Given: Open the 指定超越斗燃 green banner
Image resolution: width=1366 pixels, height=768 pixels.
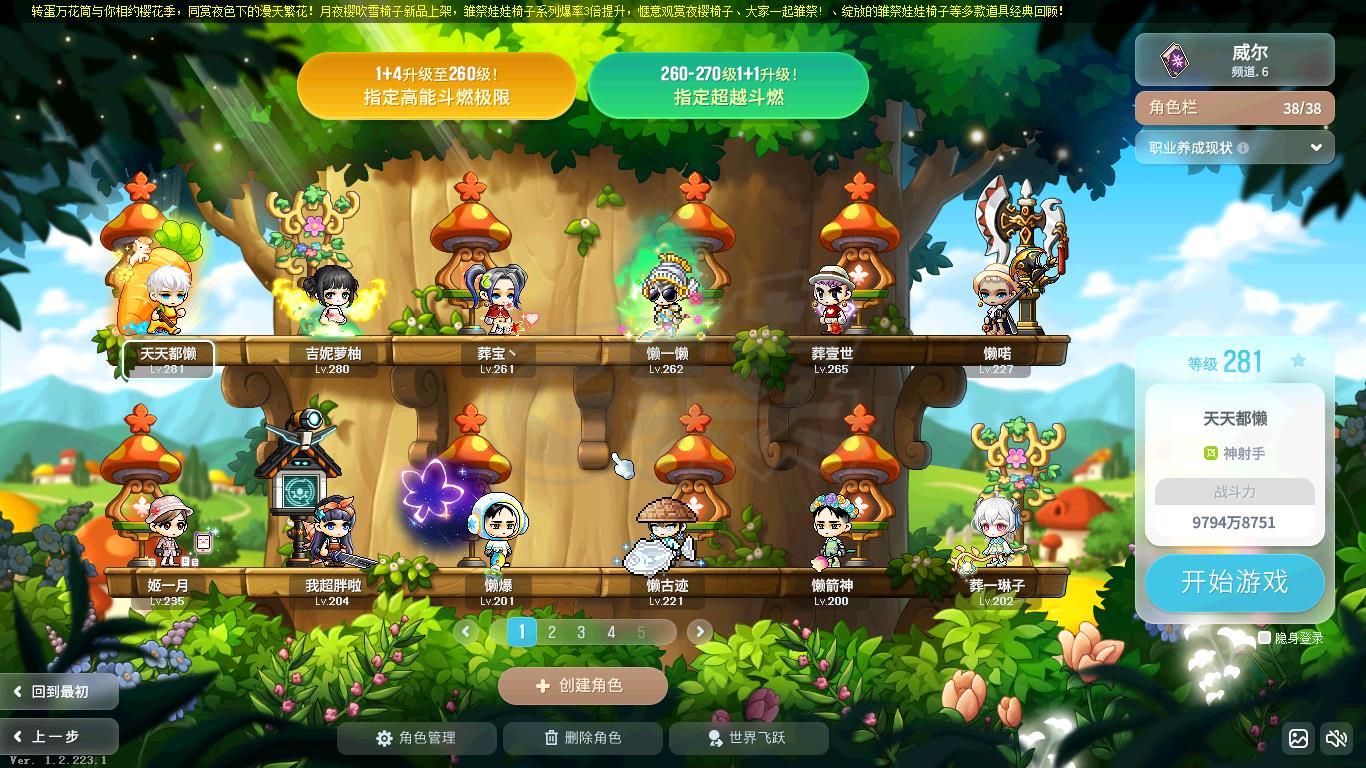Looking at the screenshot, I should (x=728, y=86).
